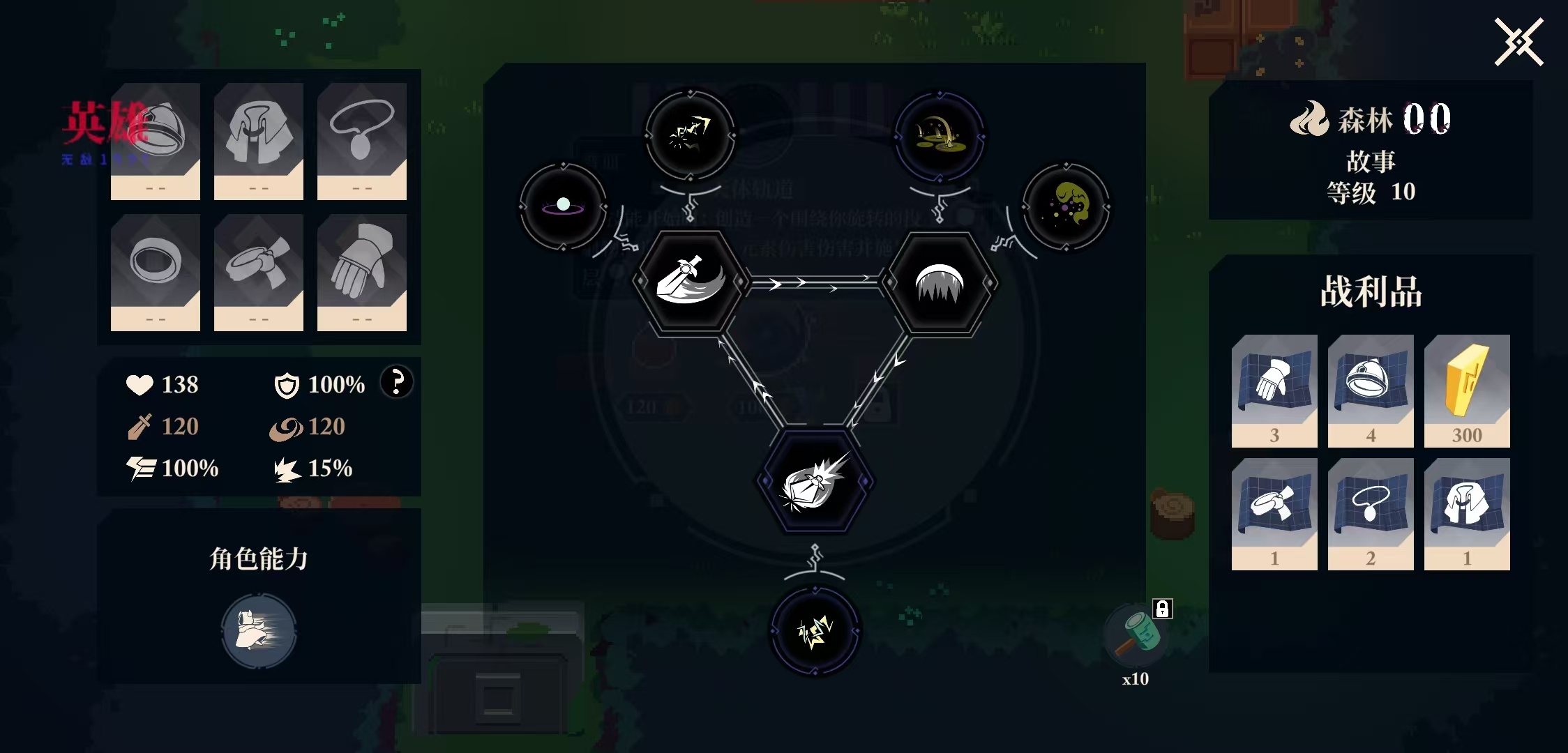Inspect the gold bar loot with 300
The image size is (1568, 753).
coord(1467,390)
